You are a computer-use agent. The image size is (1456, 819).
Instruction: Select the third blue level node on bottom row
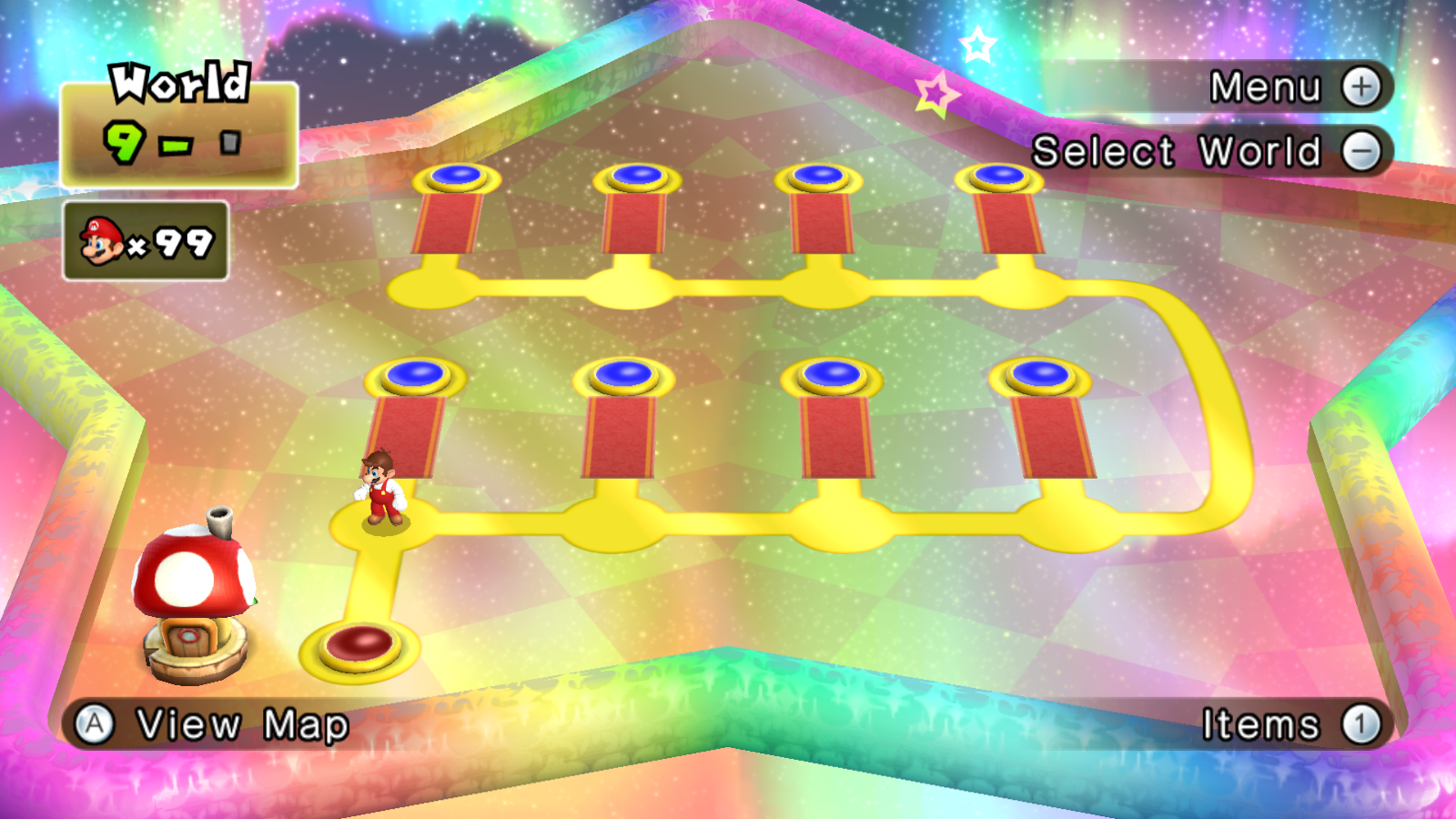tap(831, 372)
